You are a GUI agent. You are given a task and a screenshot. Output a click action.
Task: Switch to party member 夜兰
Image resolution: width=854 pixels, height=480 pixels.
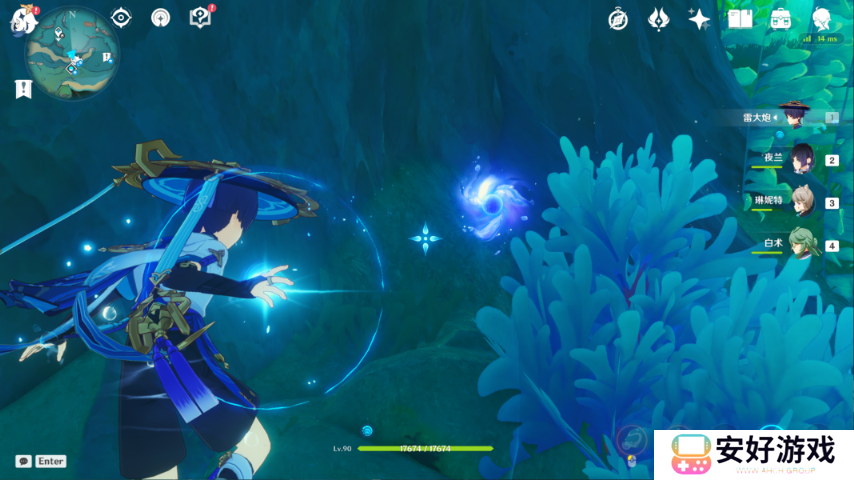801,158
